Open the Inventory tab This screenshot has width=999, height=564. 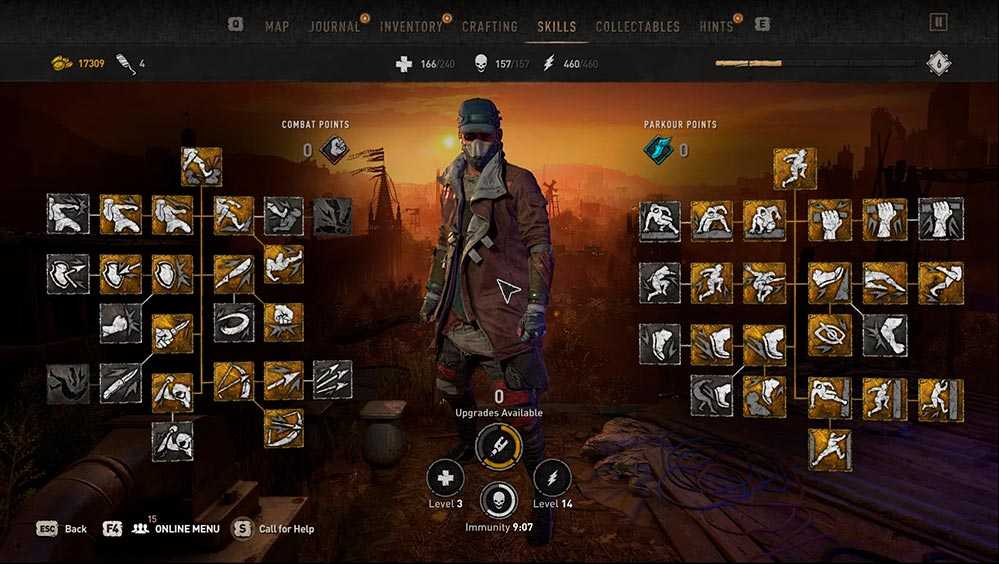(x=410, y=26)
